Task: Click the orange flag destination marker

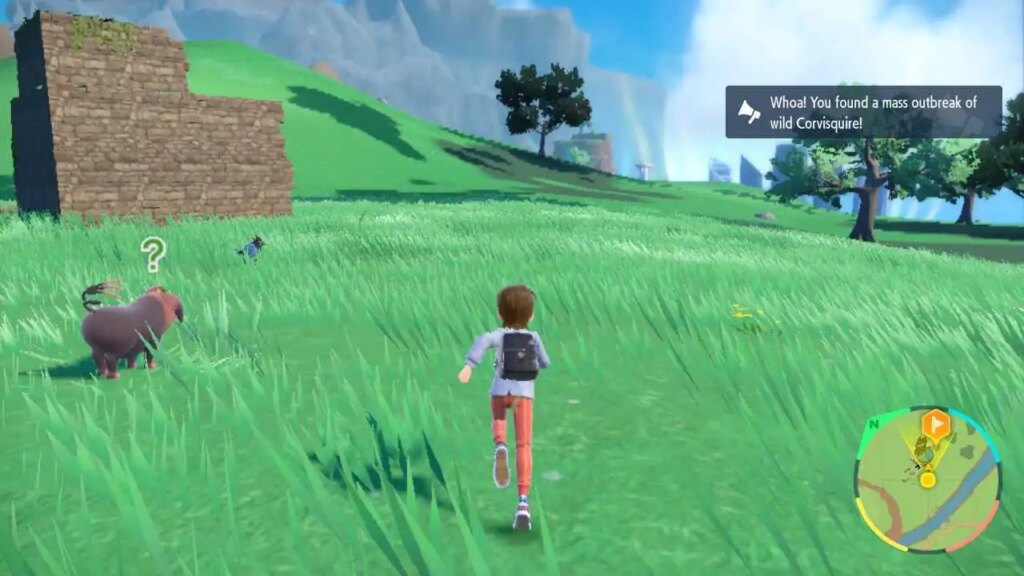Action: [x=935, y=422]
